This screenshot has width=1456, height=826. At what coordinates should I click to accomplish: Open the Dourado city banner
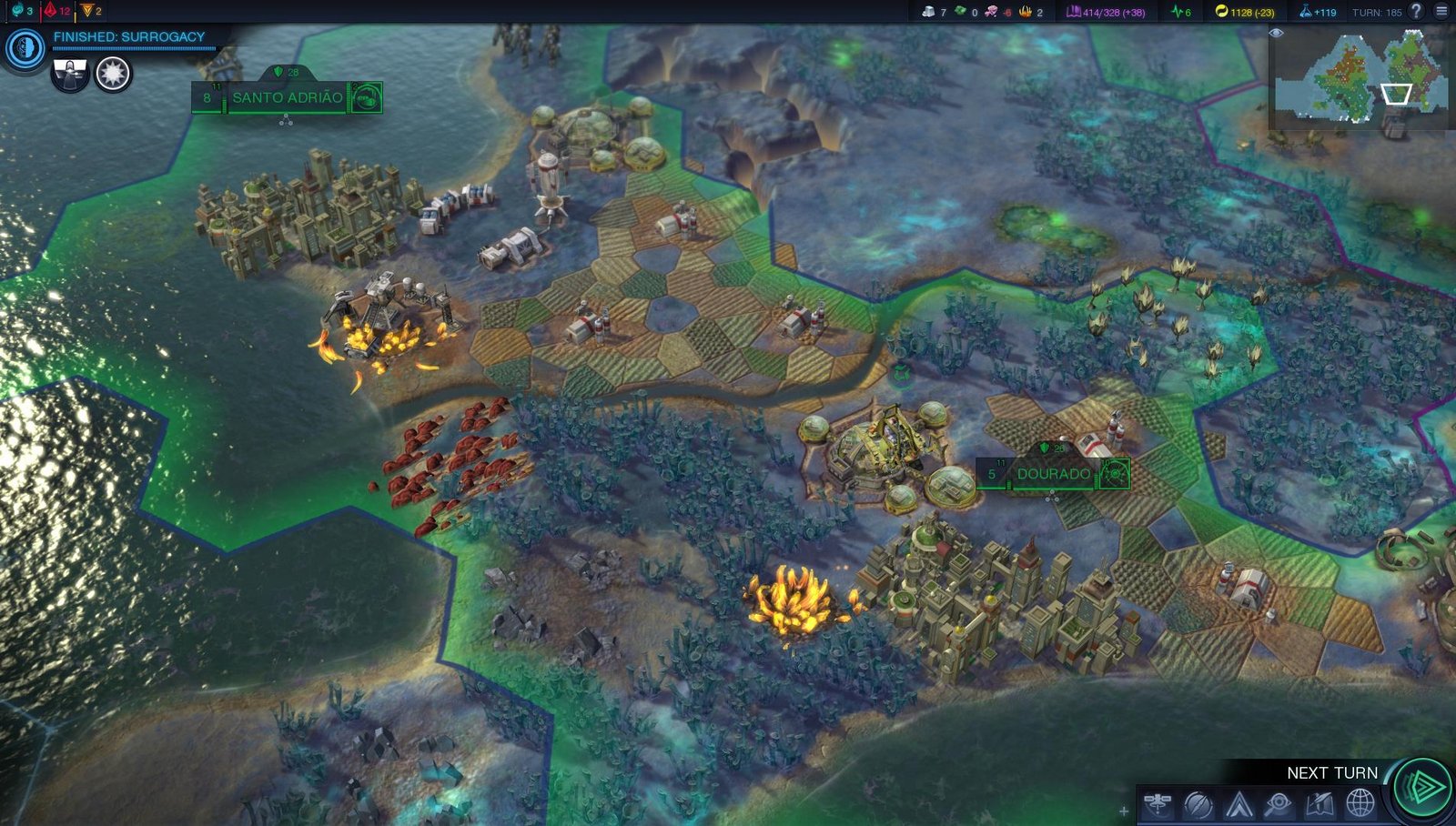click(x=1053, y=474)
